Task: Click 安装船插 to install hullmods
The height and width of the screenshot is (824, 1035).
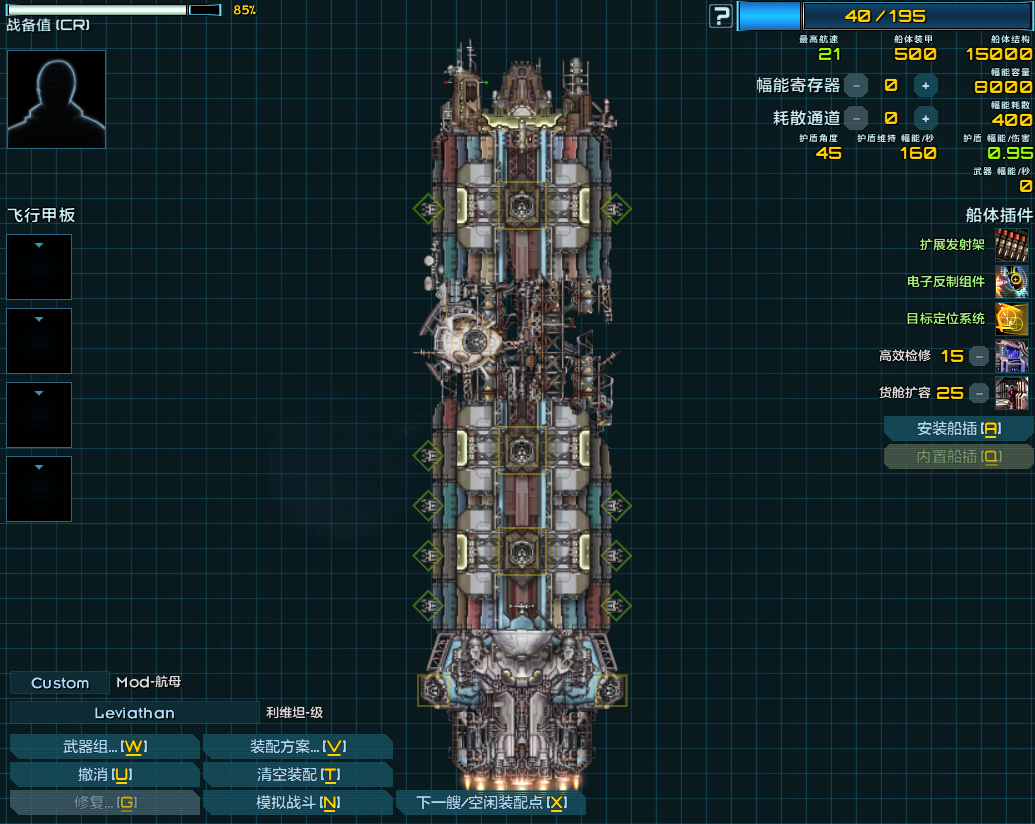Action: [958, 429]
